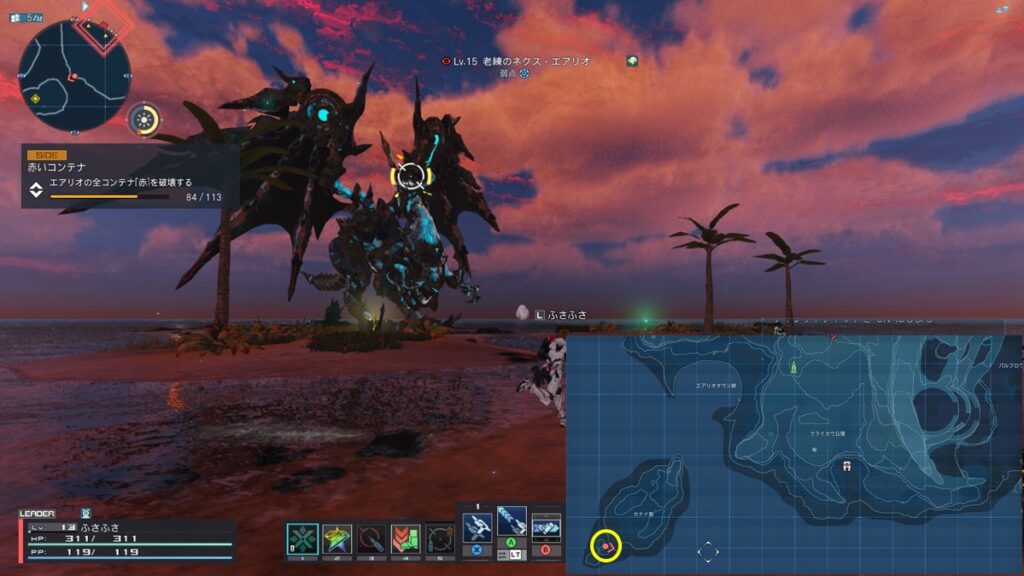The width and height of the screenshot is (1024, 576).
Task: Select the green snowflake hotbar slot
Action: (x=302, y=539)
